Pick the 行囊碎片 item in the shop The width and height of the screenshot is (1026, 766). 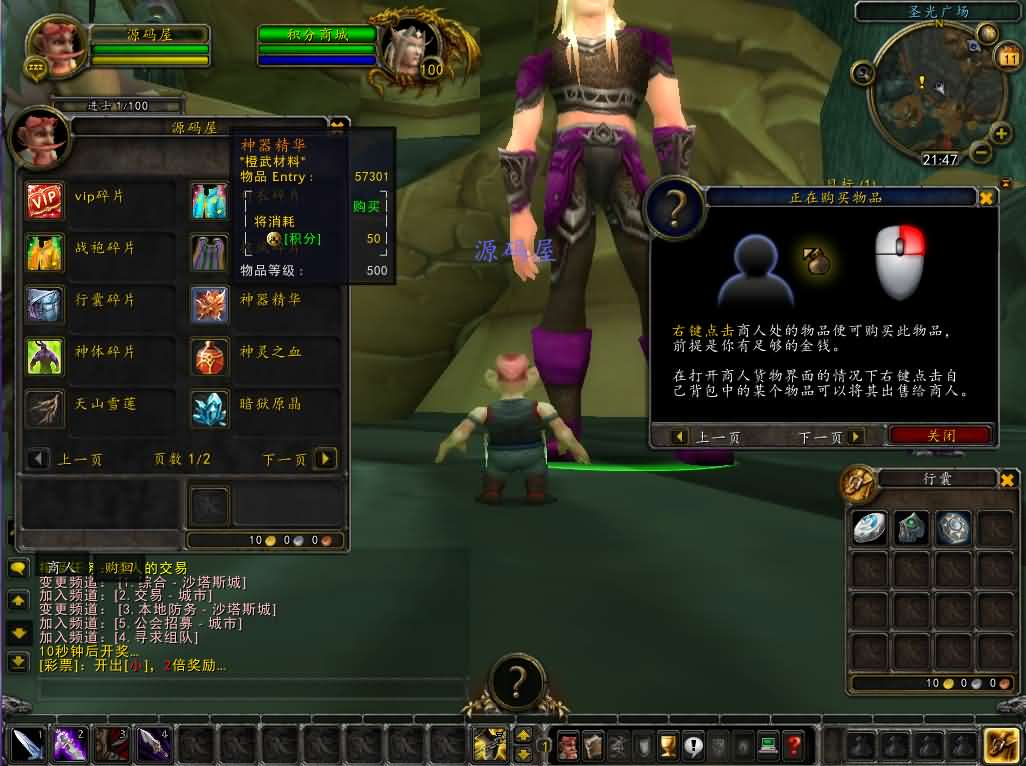[x=44, y=304]
